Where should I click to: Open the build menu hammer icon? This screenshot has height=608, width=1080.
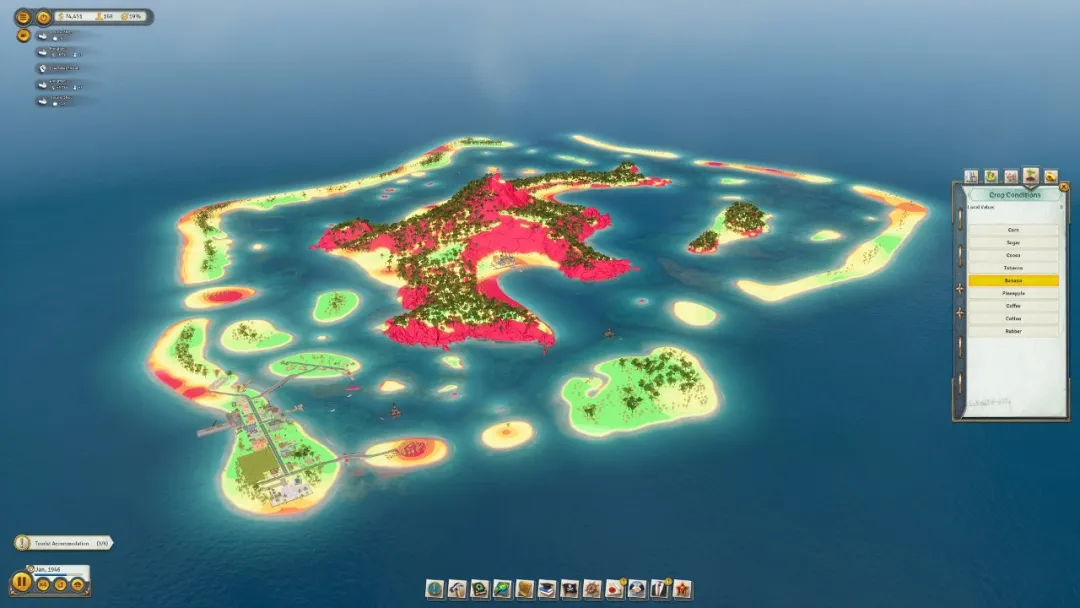457,589
